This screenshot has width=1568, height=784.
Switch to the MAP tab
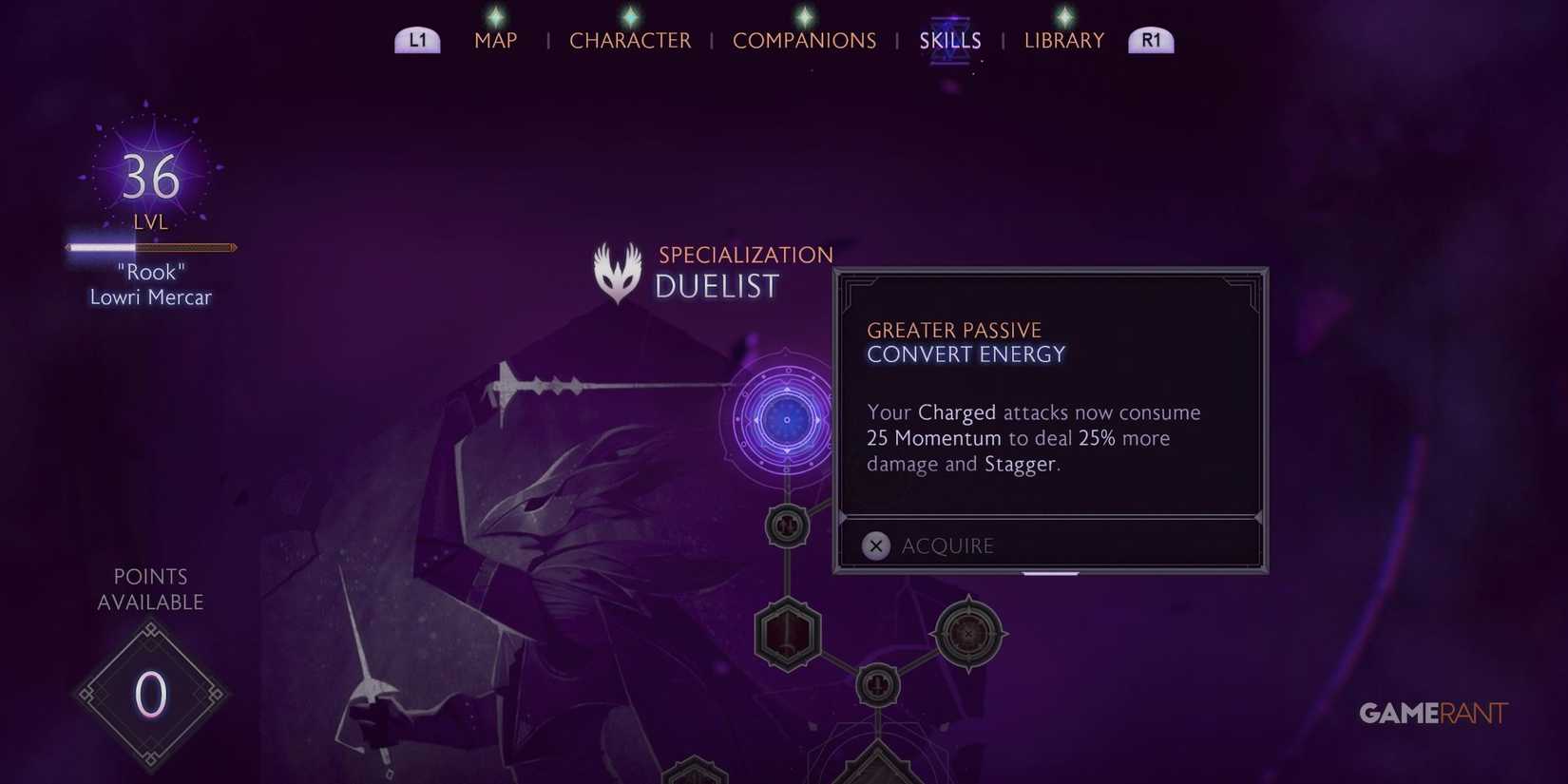pos(495,40)
